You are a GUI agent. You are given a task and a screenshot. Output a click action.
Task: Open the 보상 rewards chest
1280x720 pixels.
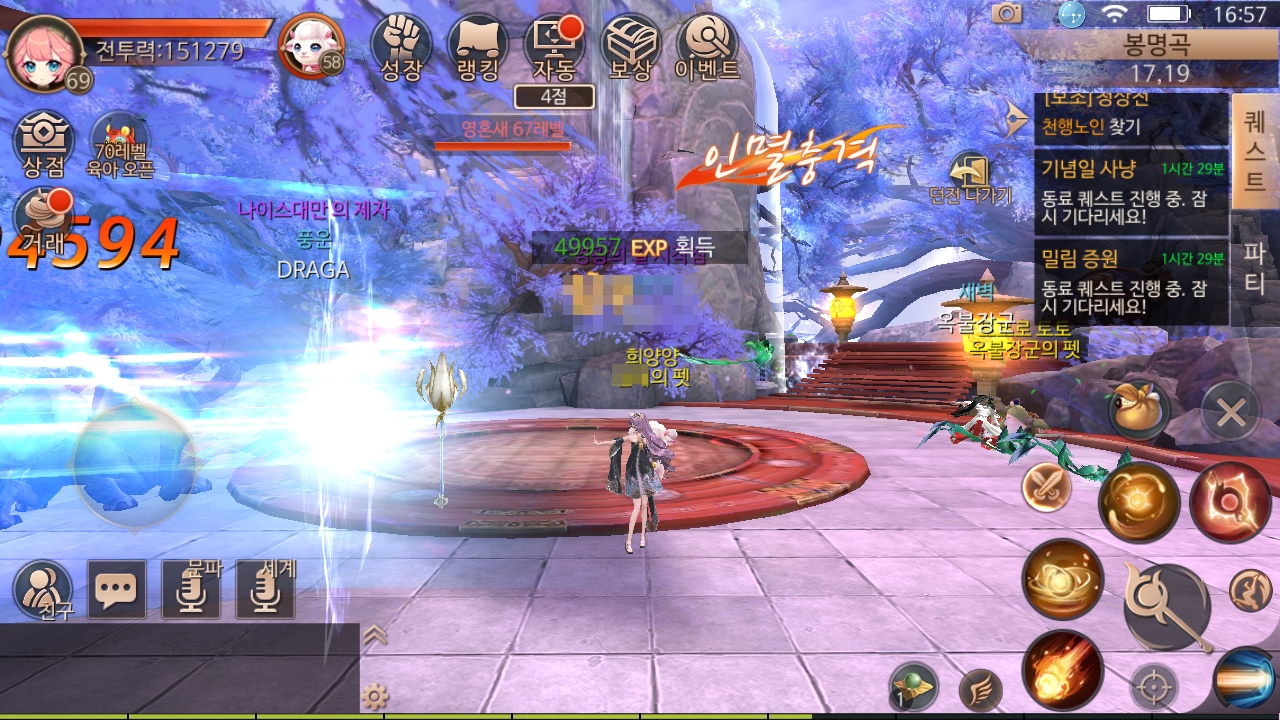[x=631, y=46]
